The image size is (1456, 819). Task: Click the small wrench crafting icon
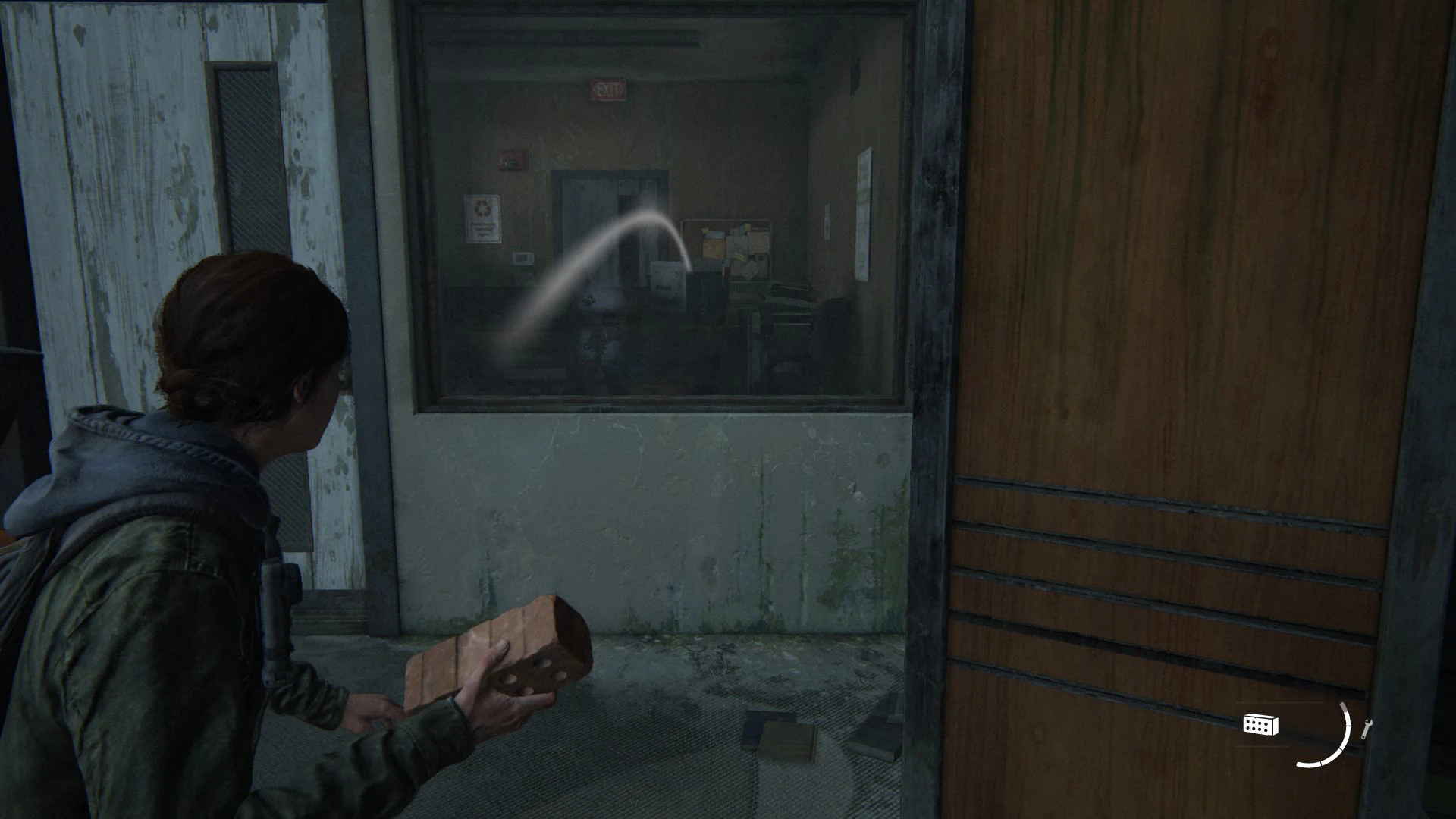[x=1367, y=729]
